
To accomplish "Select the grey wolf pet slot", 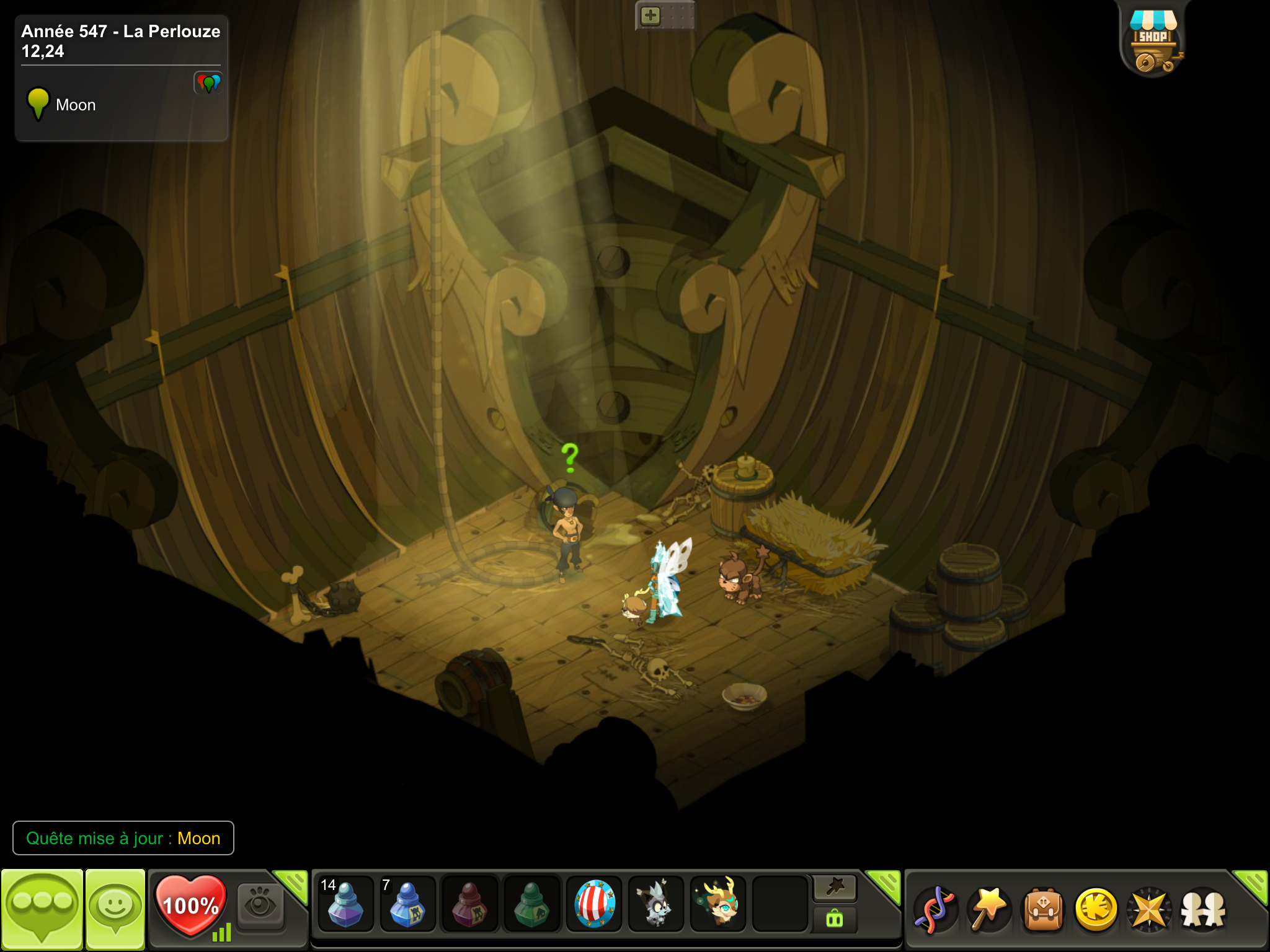I will click(x=655, y=906).
